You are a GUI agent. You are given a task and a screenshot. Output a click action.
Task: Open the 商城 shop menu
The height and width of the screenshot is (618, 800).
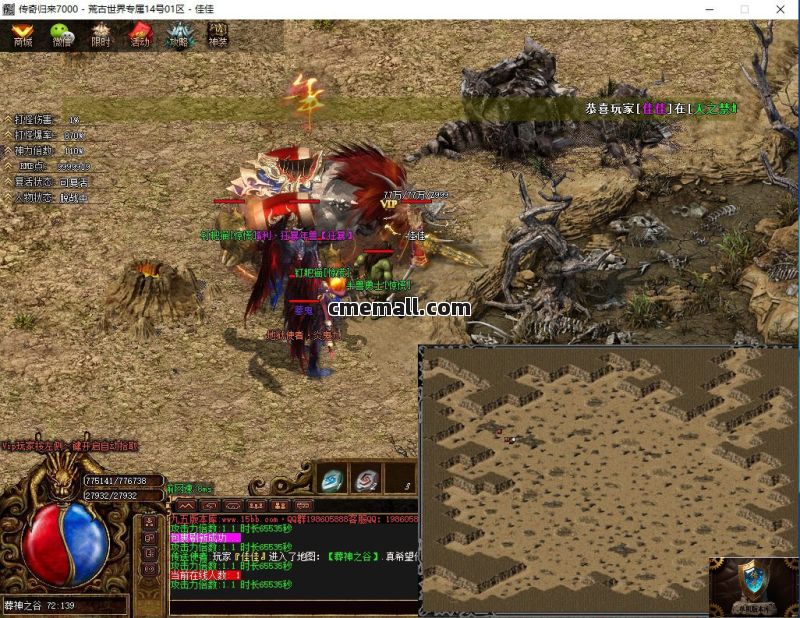22,36
